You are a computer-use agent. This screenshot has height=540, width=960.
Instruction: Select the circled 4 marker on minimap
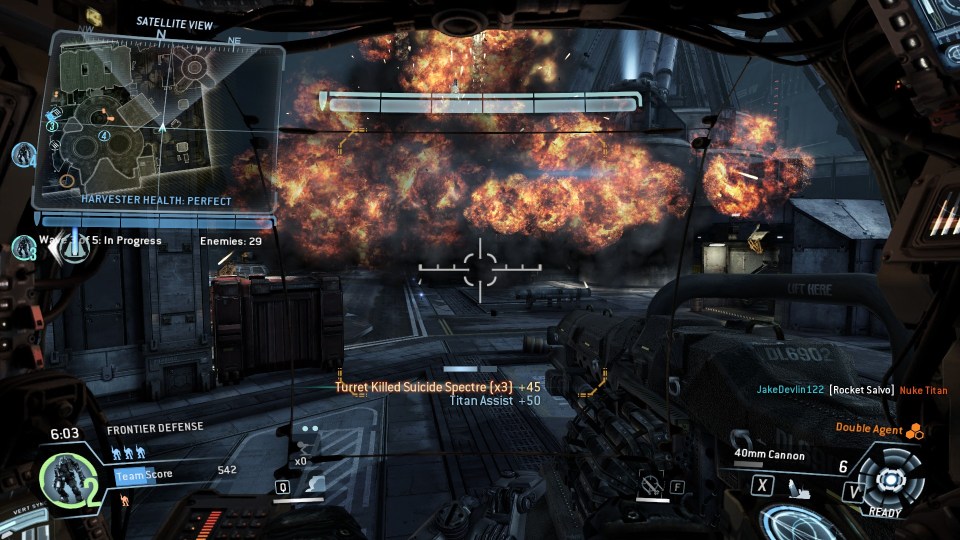[x=105, y=136]
